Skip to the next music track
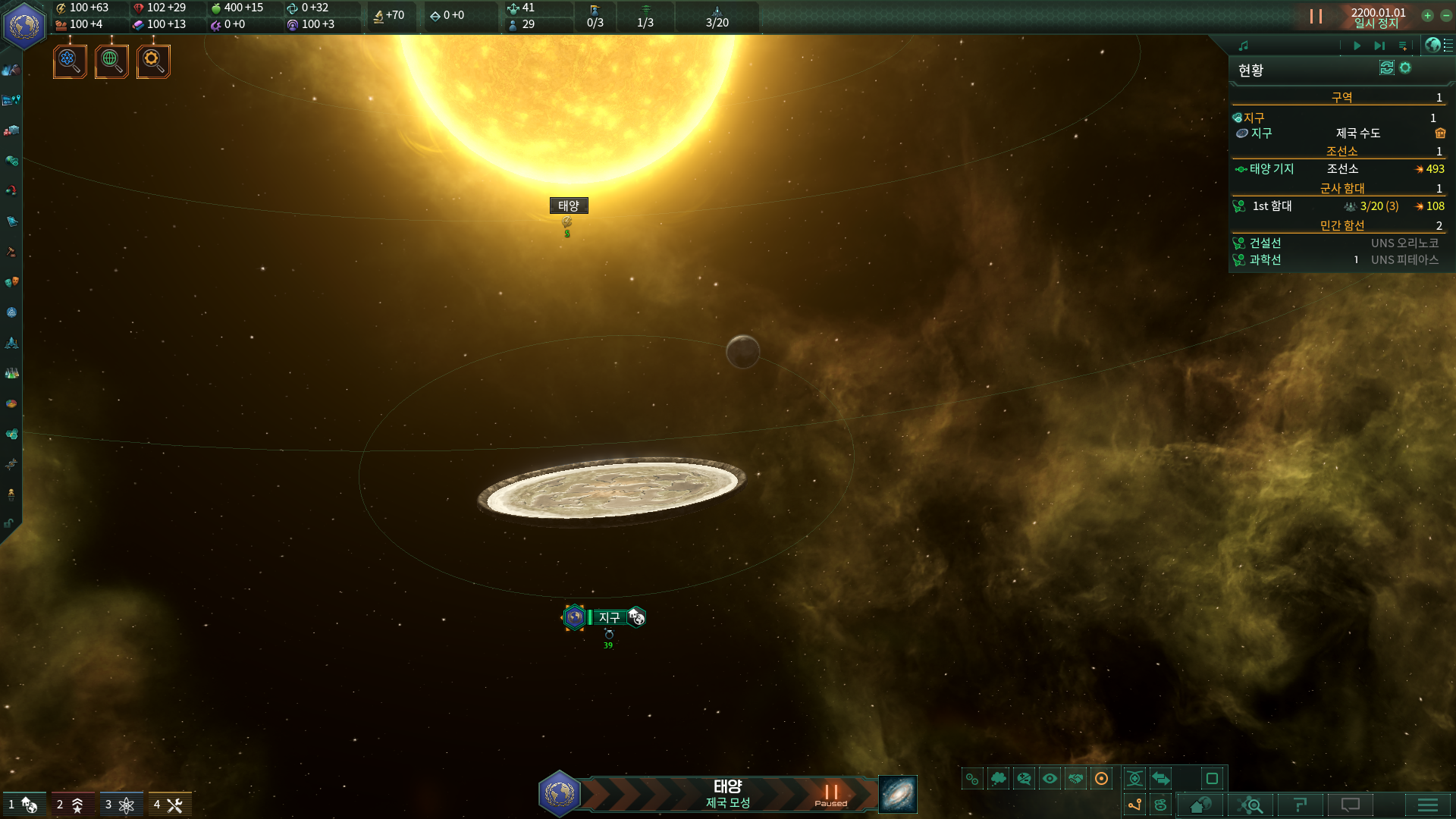 1379,46
